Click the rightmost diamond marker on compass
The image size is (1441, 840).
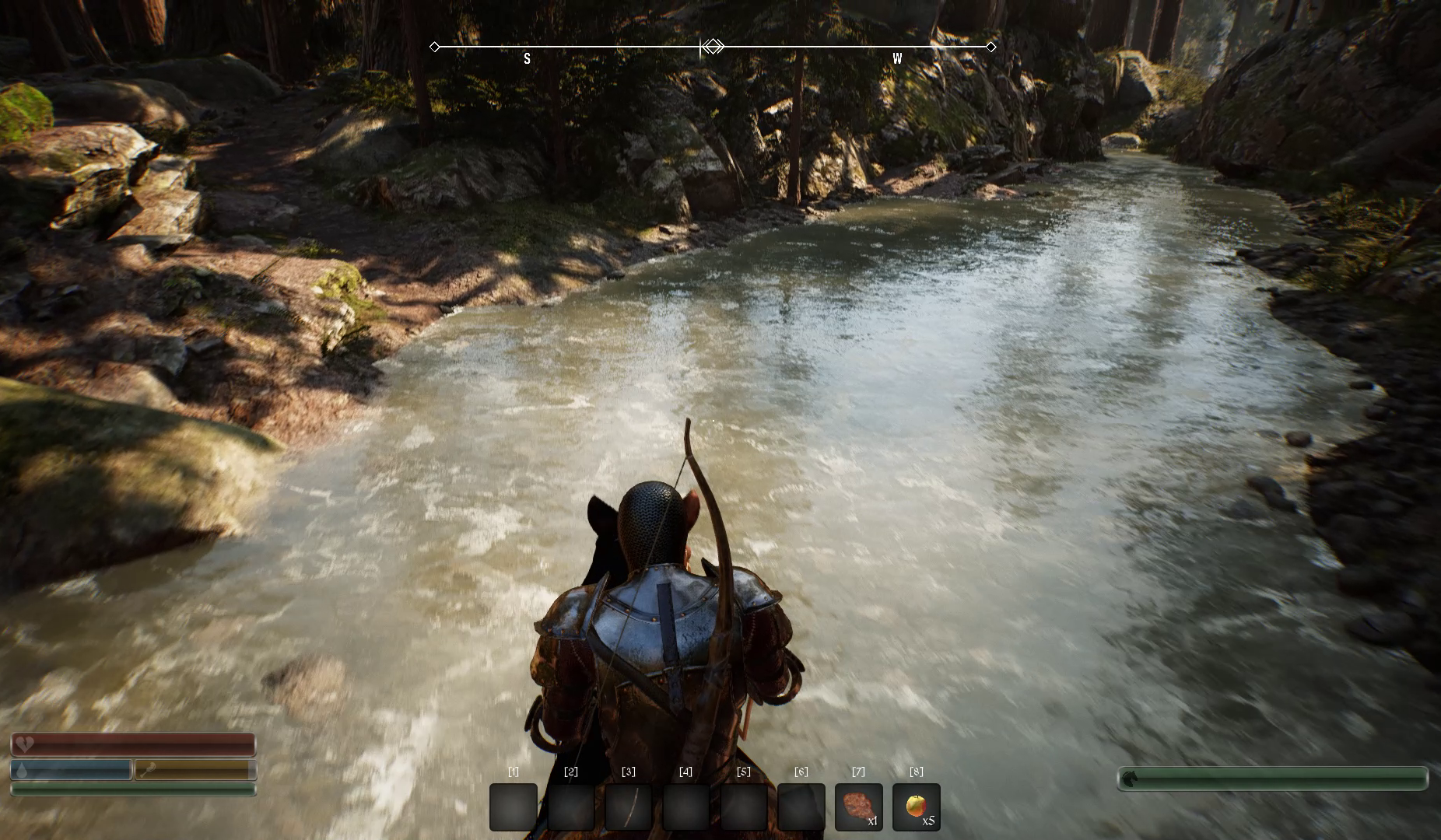(x=990, y=47)
